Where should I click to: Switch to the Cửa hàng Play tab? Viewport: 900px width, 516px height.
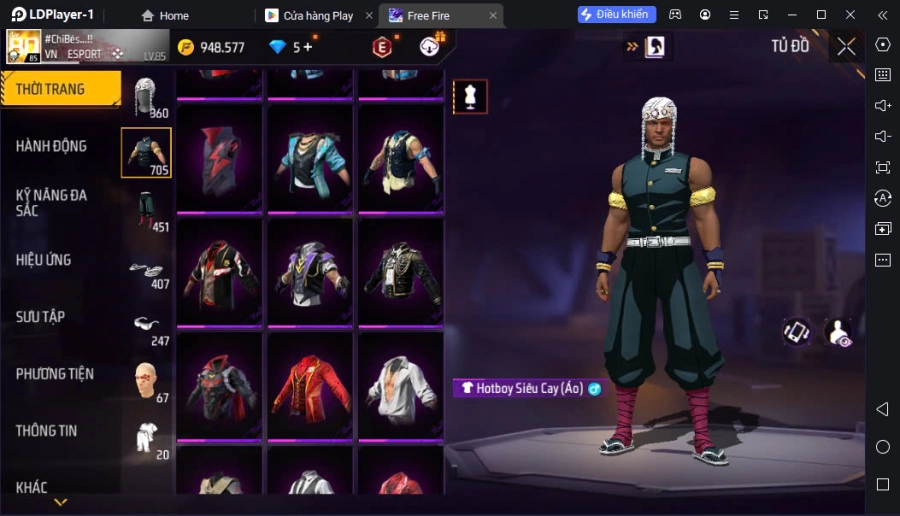(x=318, y=16)
